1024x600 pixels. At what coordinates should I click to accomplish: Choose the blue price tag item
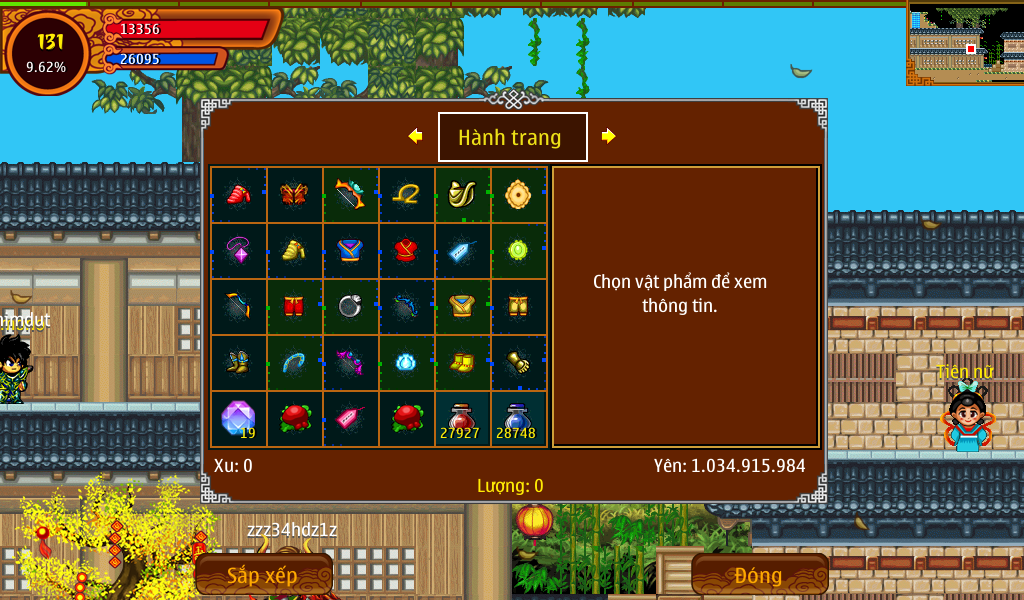(x=462, y=250)
